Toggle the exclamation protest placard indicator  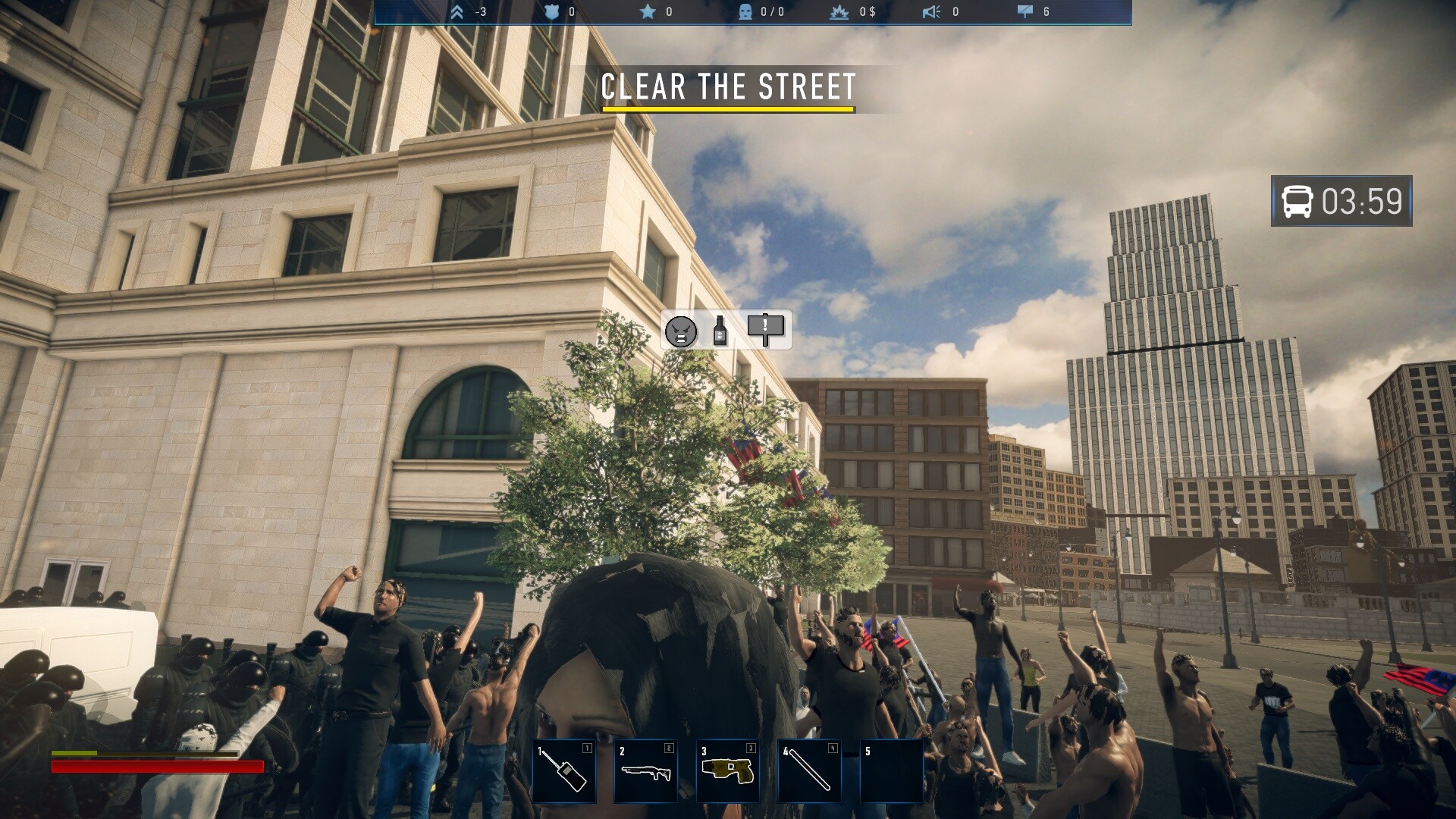click(766, 329)
